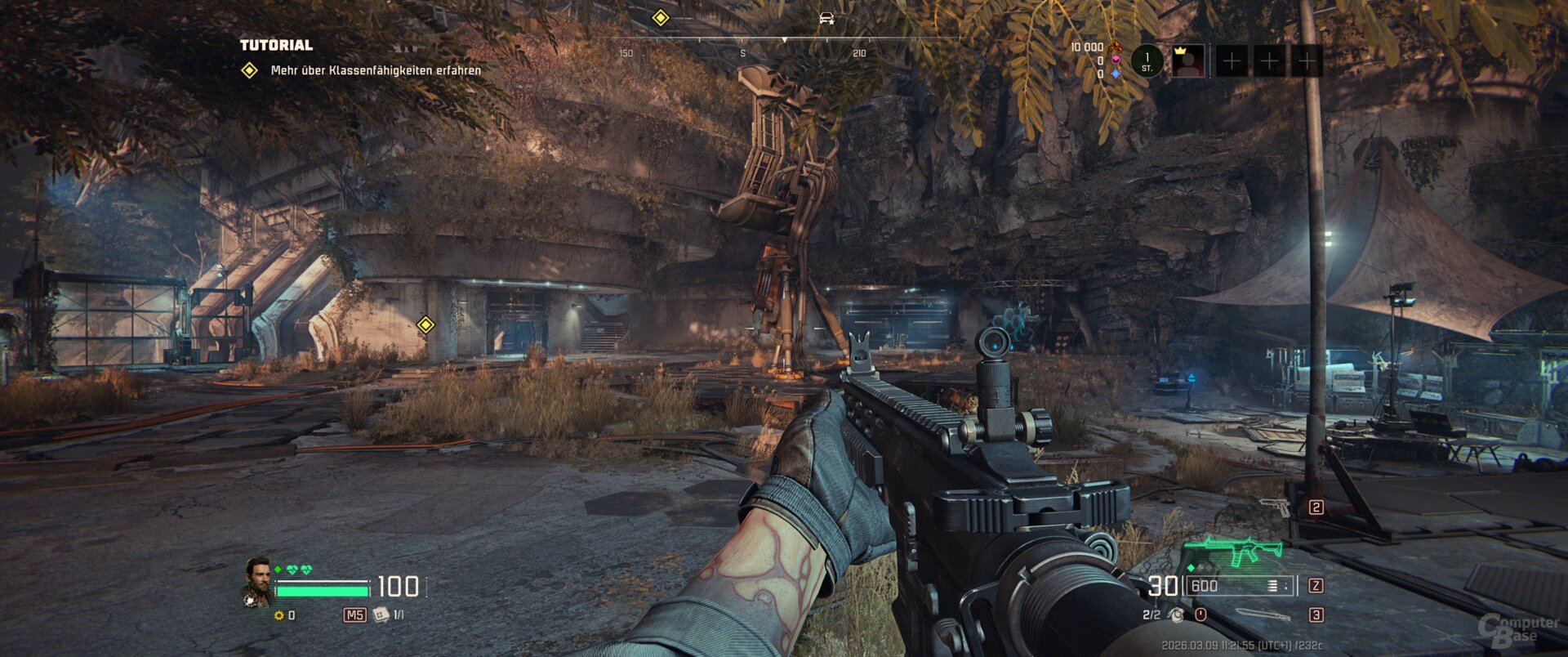
Task: Click the yellow objective marker on the compass
Action: (x=660, y=18)
